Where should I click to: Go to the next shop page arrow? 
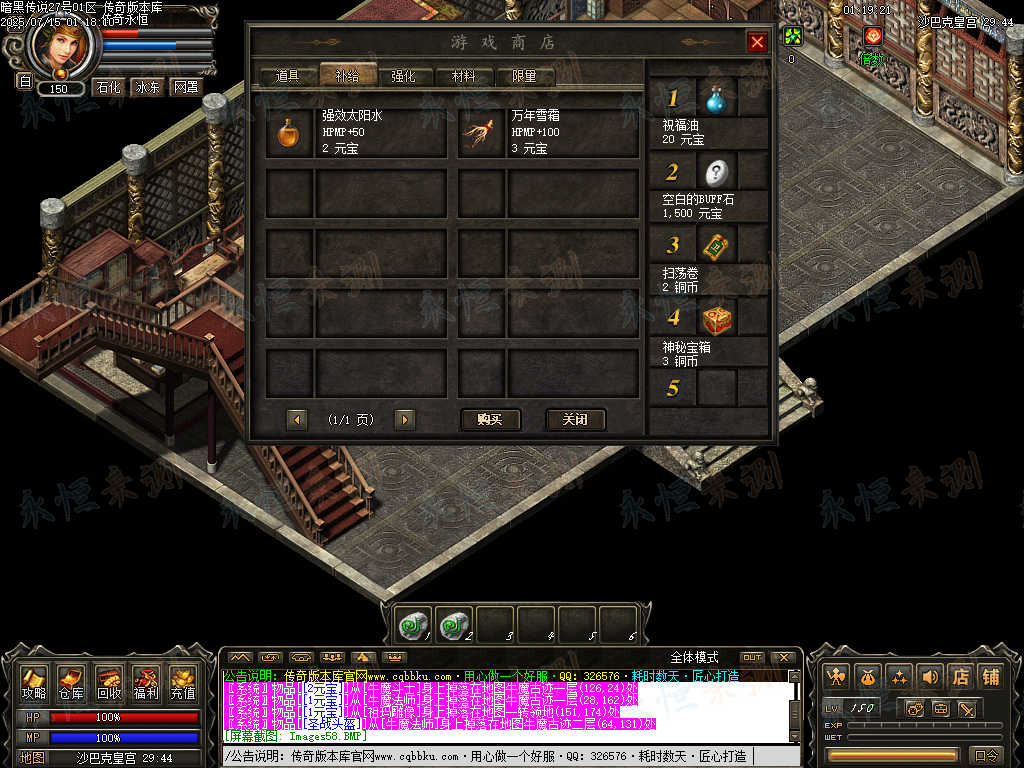(404, 420)
